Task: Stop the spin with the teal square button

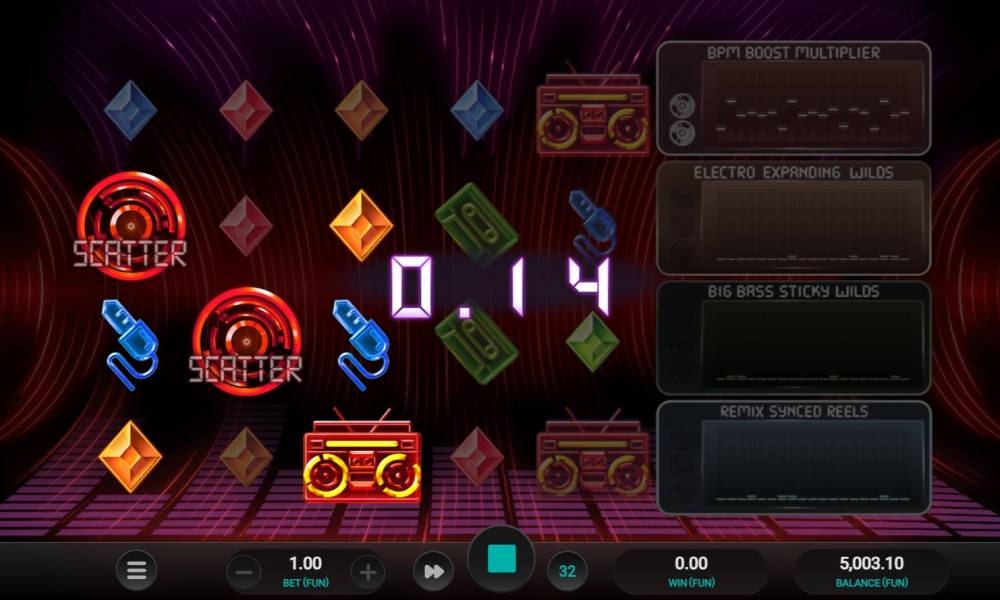Action: coord(501,559)
